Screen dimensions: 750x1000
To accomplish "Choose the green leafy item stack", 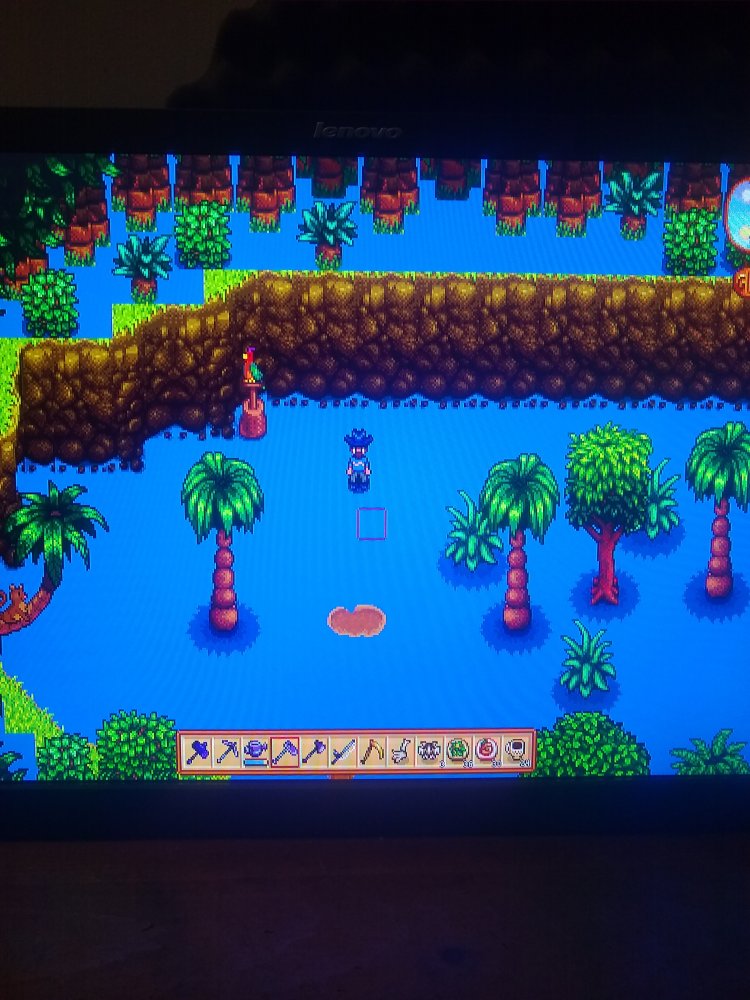I will point(458,751).
